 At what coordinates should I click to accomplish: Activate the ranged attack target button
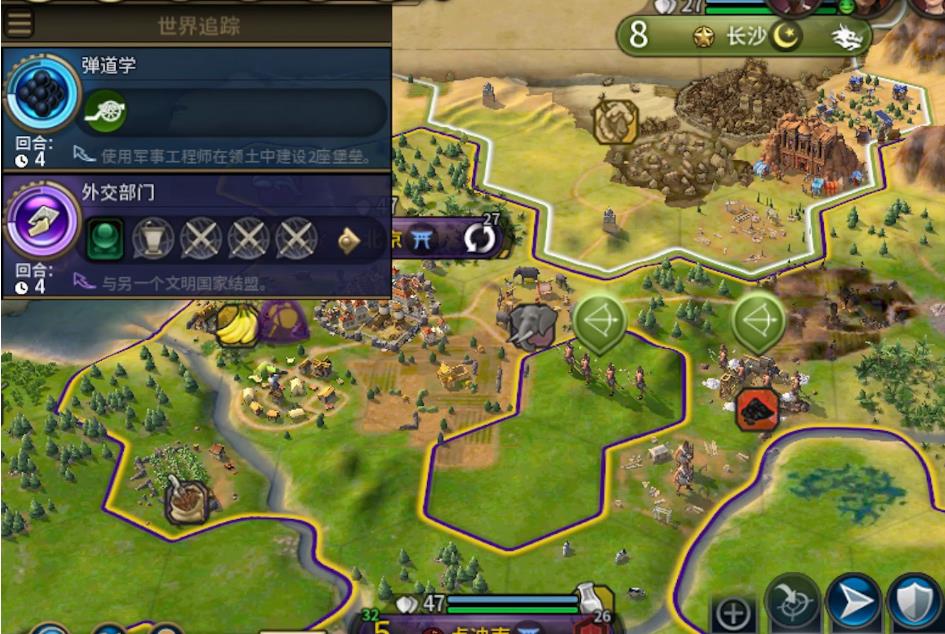[x=793, y=605]
